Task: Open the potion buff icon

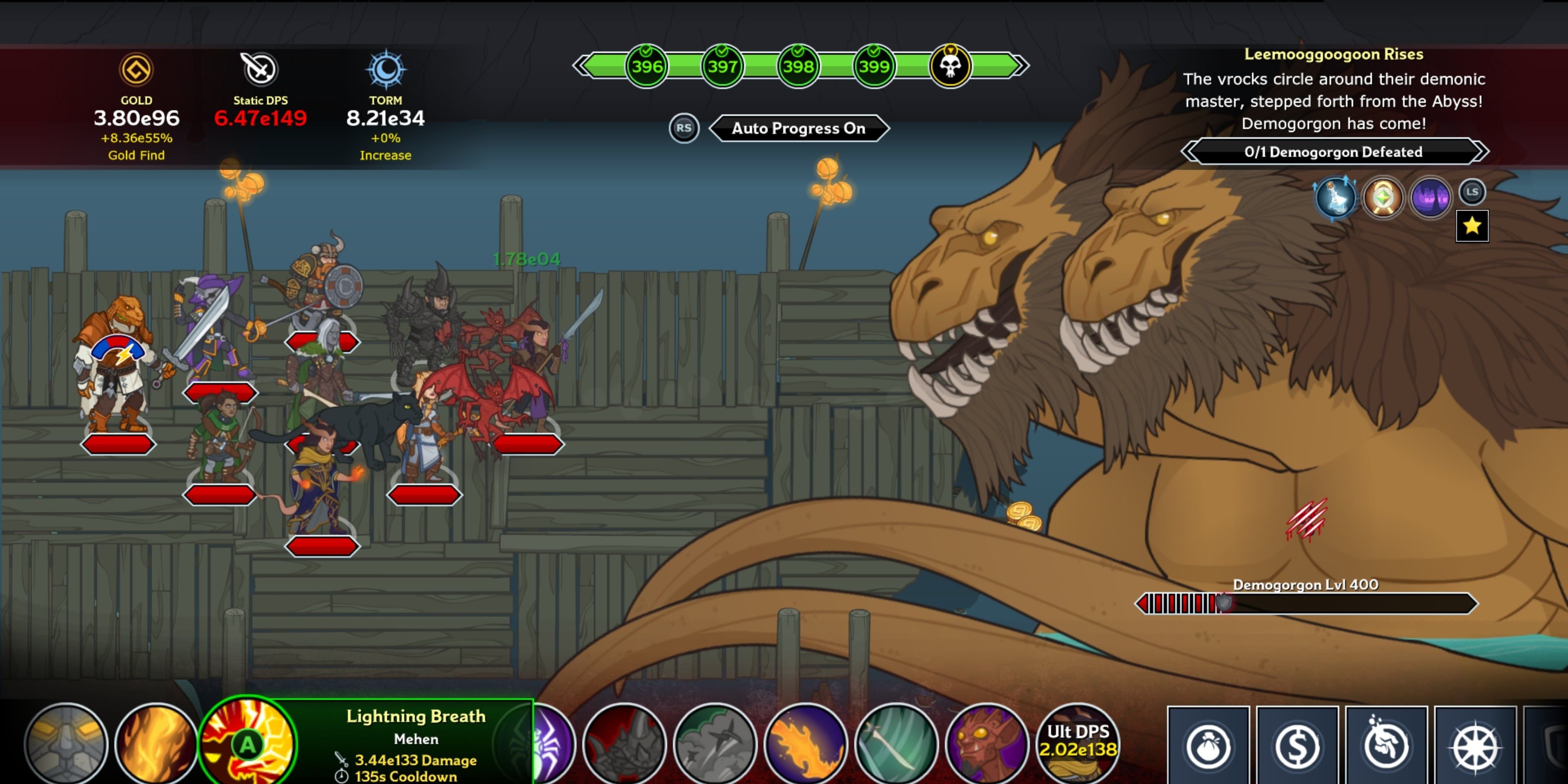Action: coord(1336,198)
